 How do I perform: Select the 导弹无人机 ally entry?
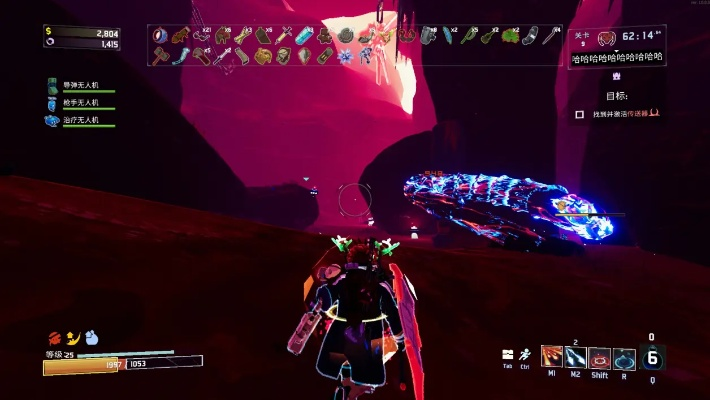pos(80,86)
